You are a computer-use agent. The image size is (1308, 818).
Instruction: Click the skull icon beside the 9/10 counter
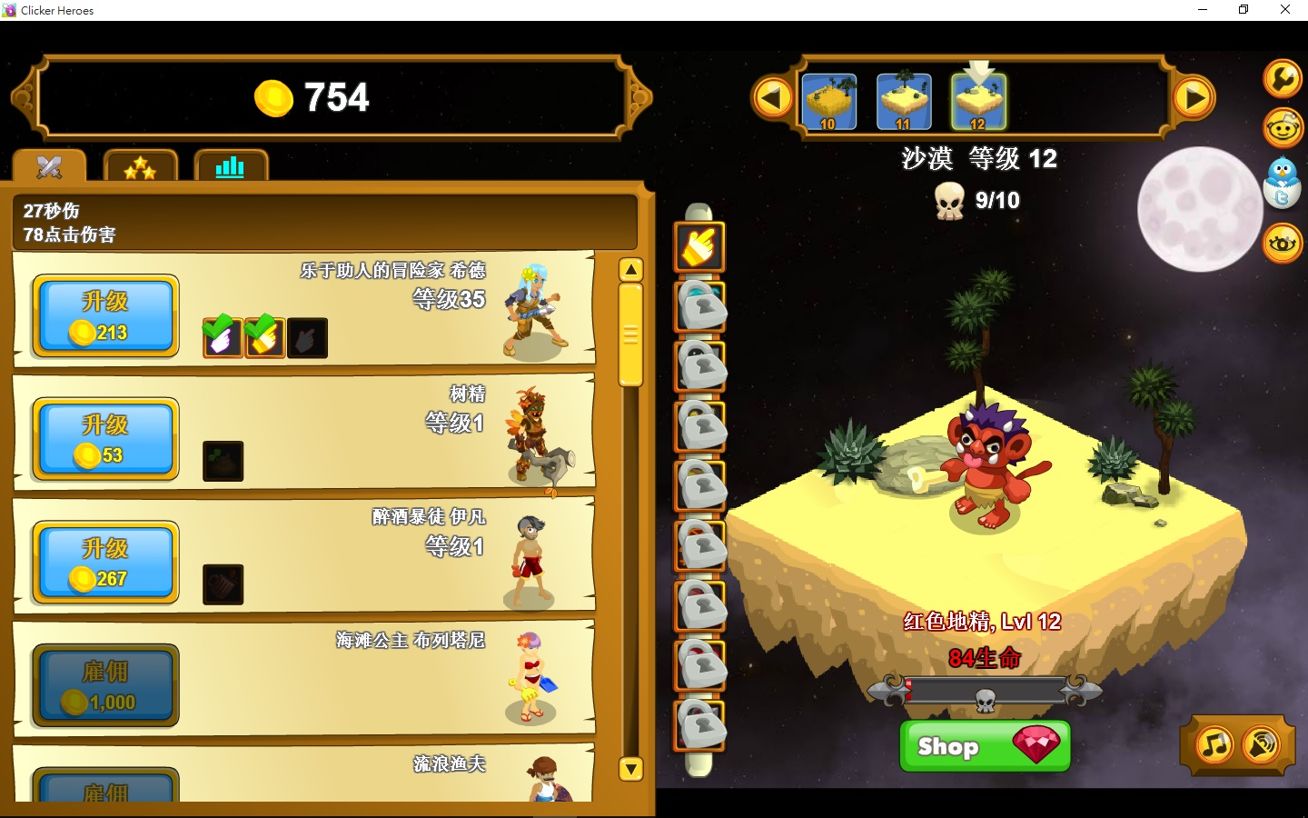tap(948, 199)
